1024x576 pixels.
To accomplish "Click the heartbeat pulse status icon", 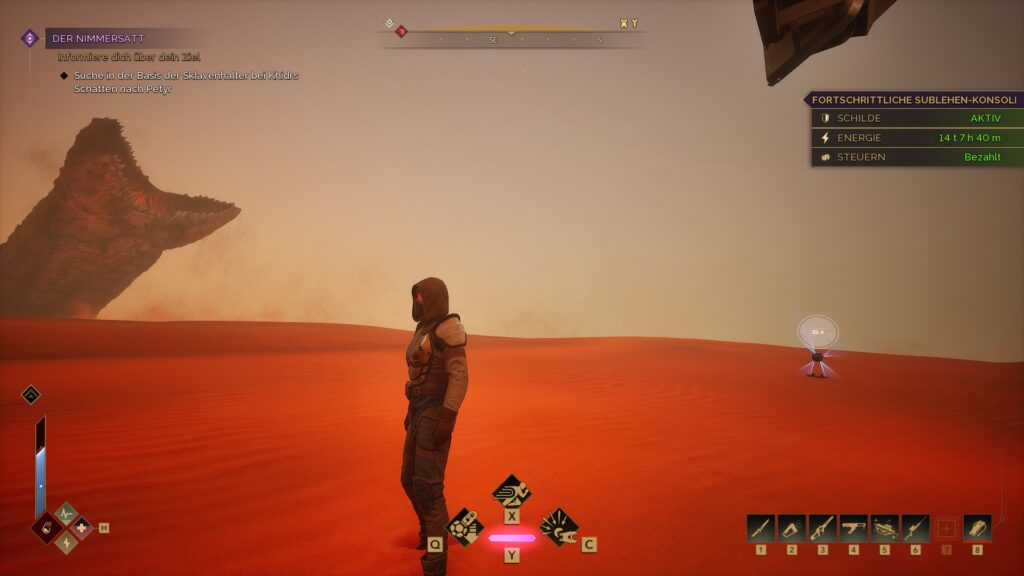I will pos(66,513).
